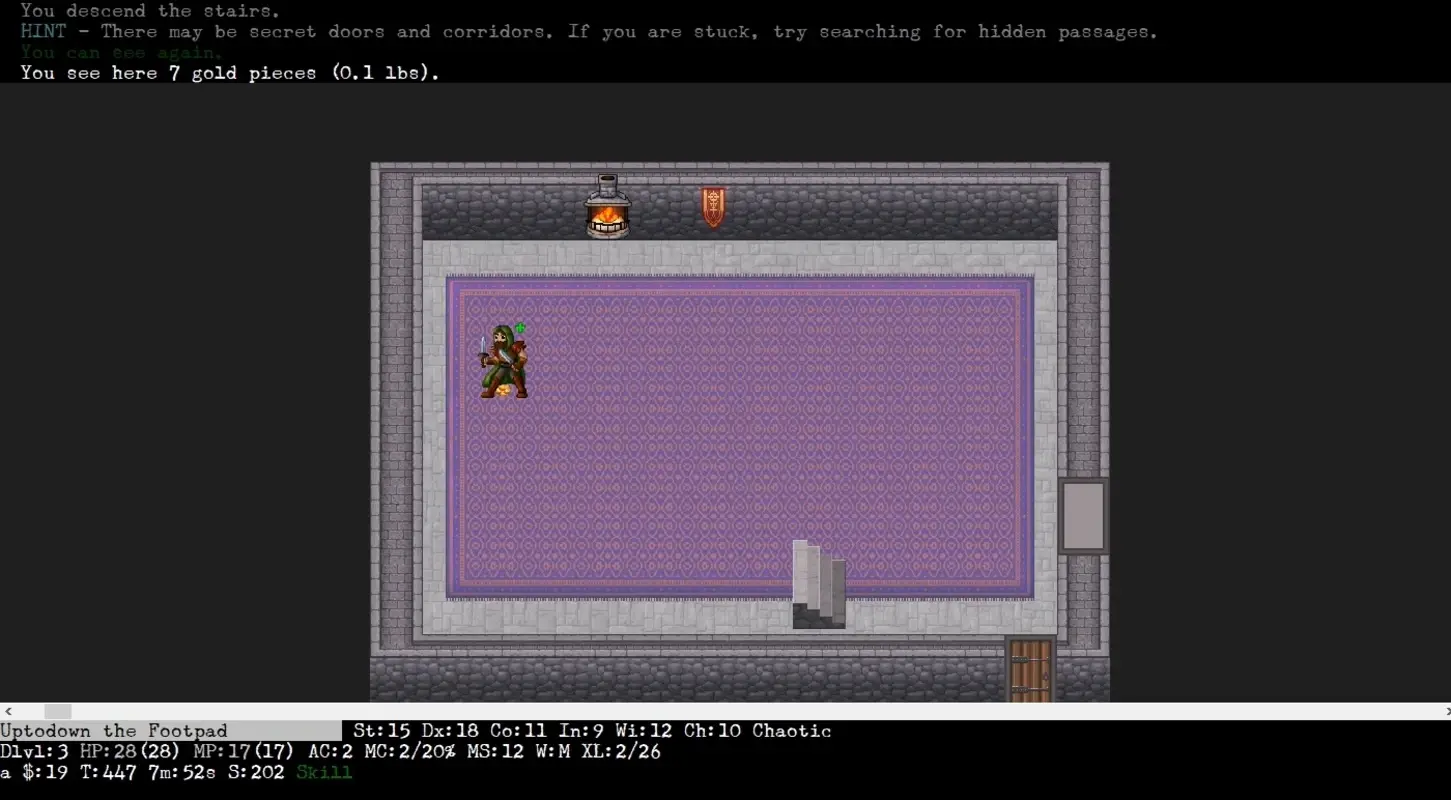The image size is (1451, 800).
Task: Click the right arrow of the horizontal scrollbar
Action: [1444, 710]
